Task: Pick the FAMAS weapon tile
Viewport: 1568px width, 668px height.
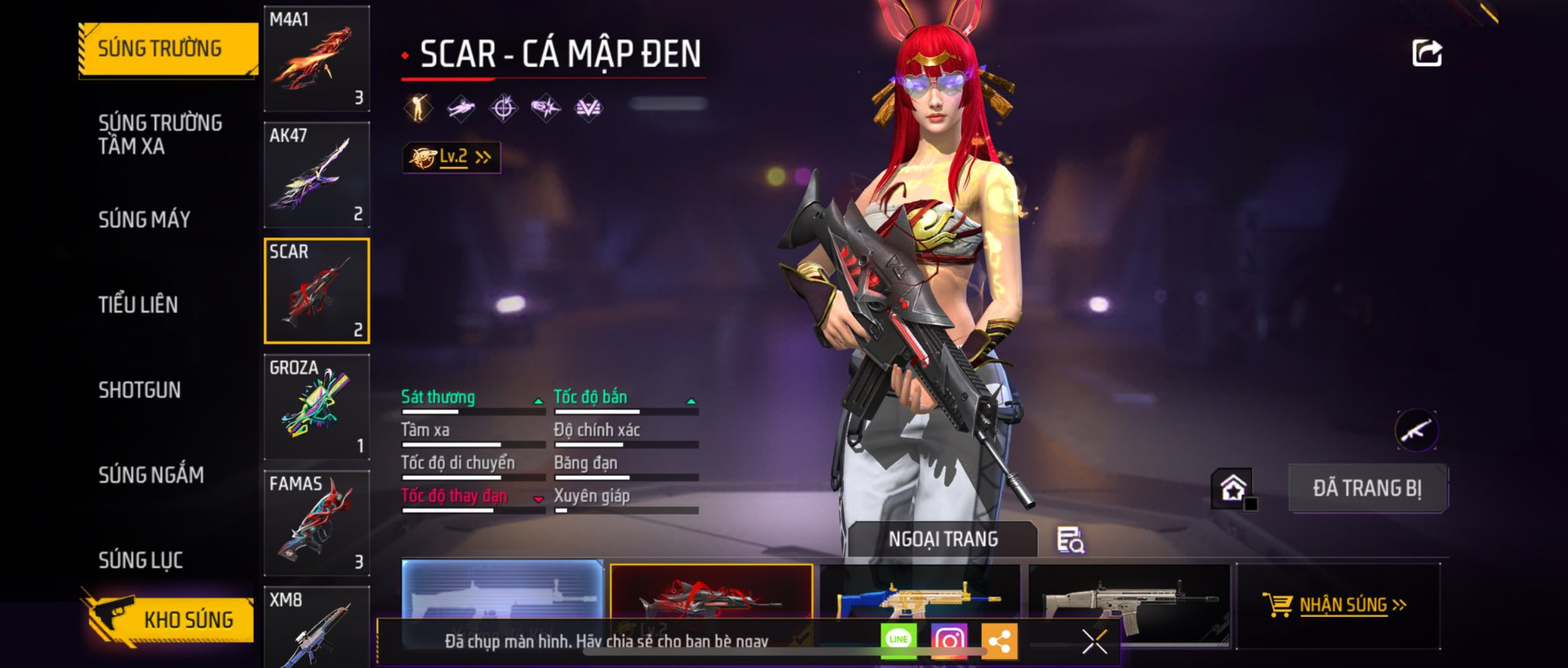Action: click(x=316, y=523)
